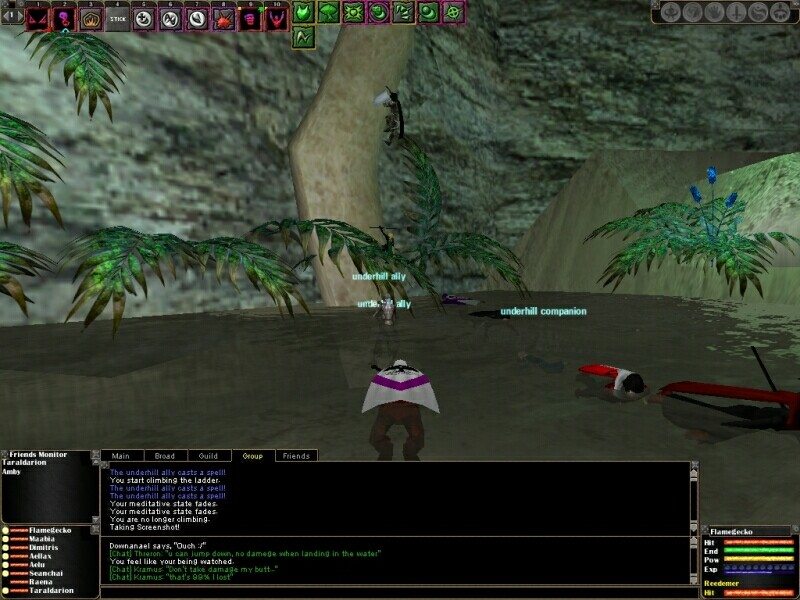Viewport: 800px width, 600px height.
Task: Select friend Amby in Friends Monitor
Action: (12, 471)
